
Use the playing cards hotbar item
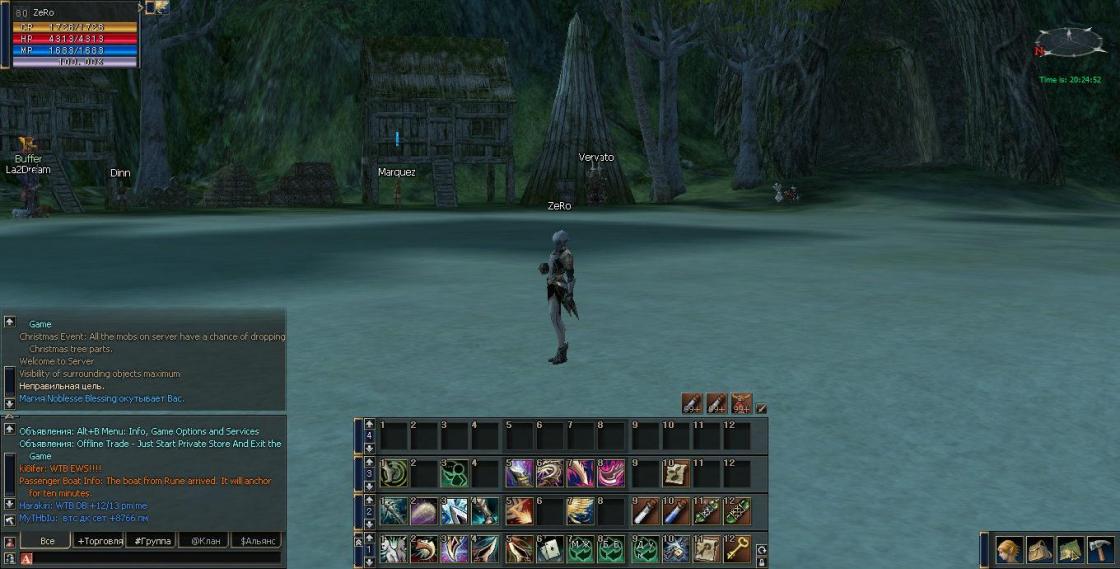tap(551, 548)
